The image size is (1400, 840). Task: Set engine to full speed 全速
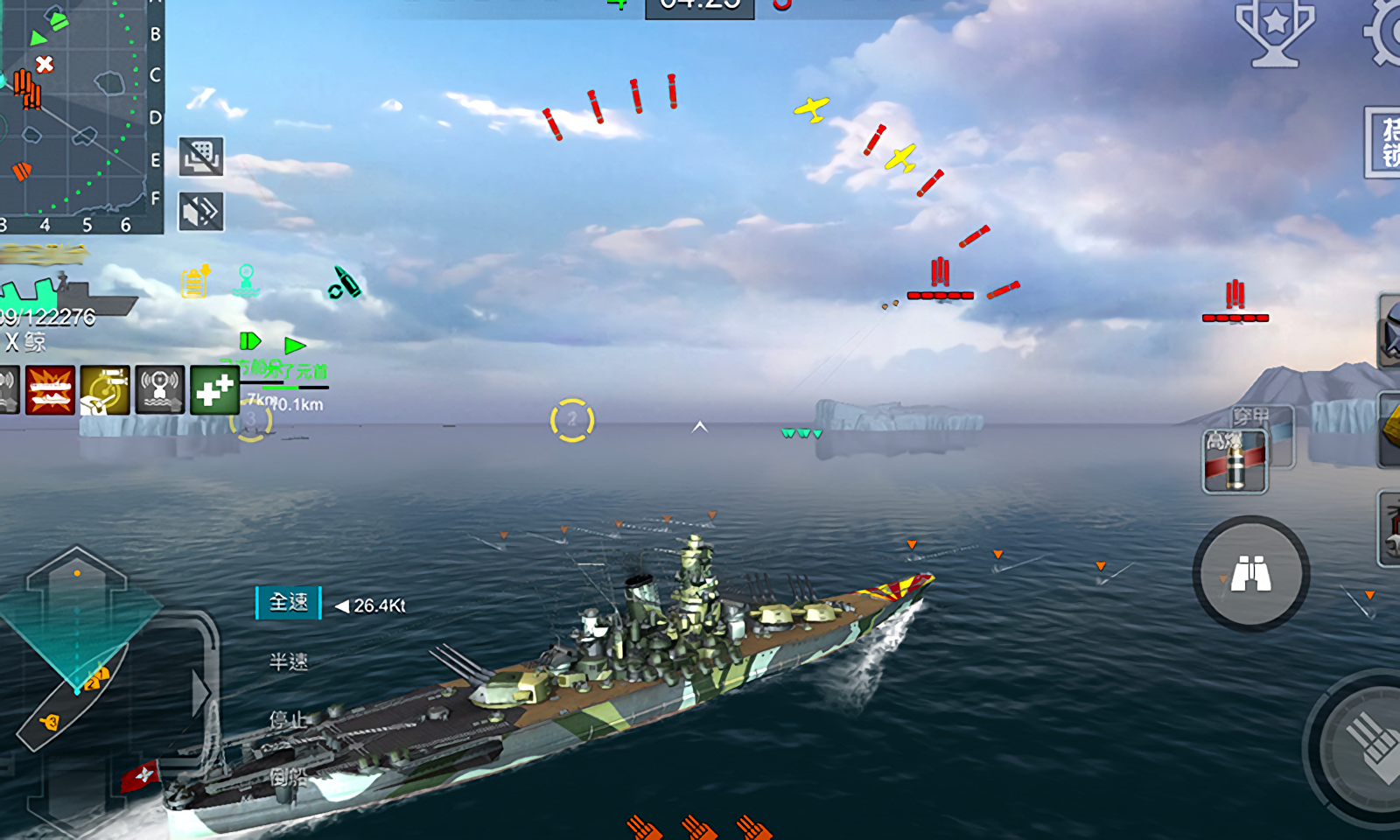289,603
